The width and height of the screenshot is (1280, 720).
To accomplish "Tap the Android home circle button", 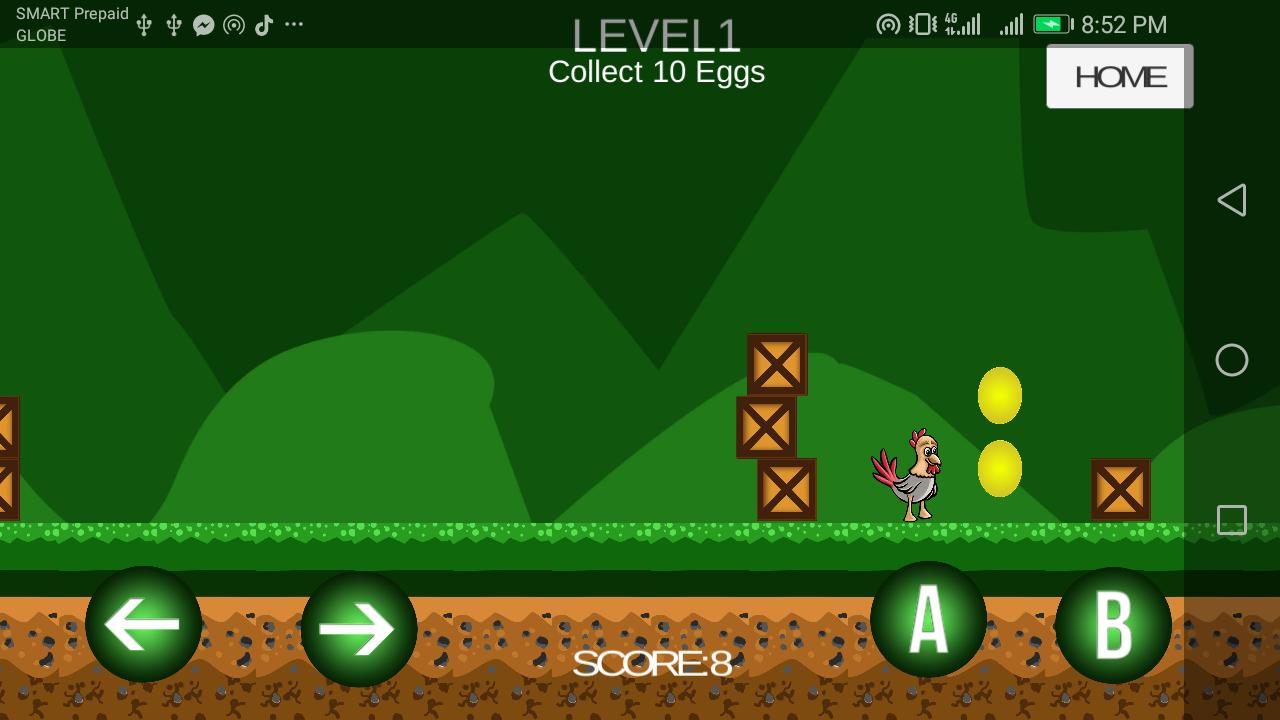I will tap(1232, 360).
